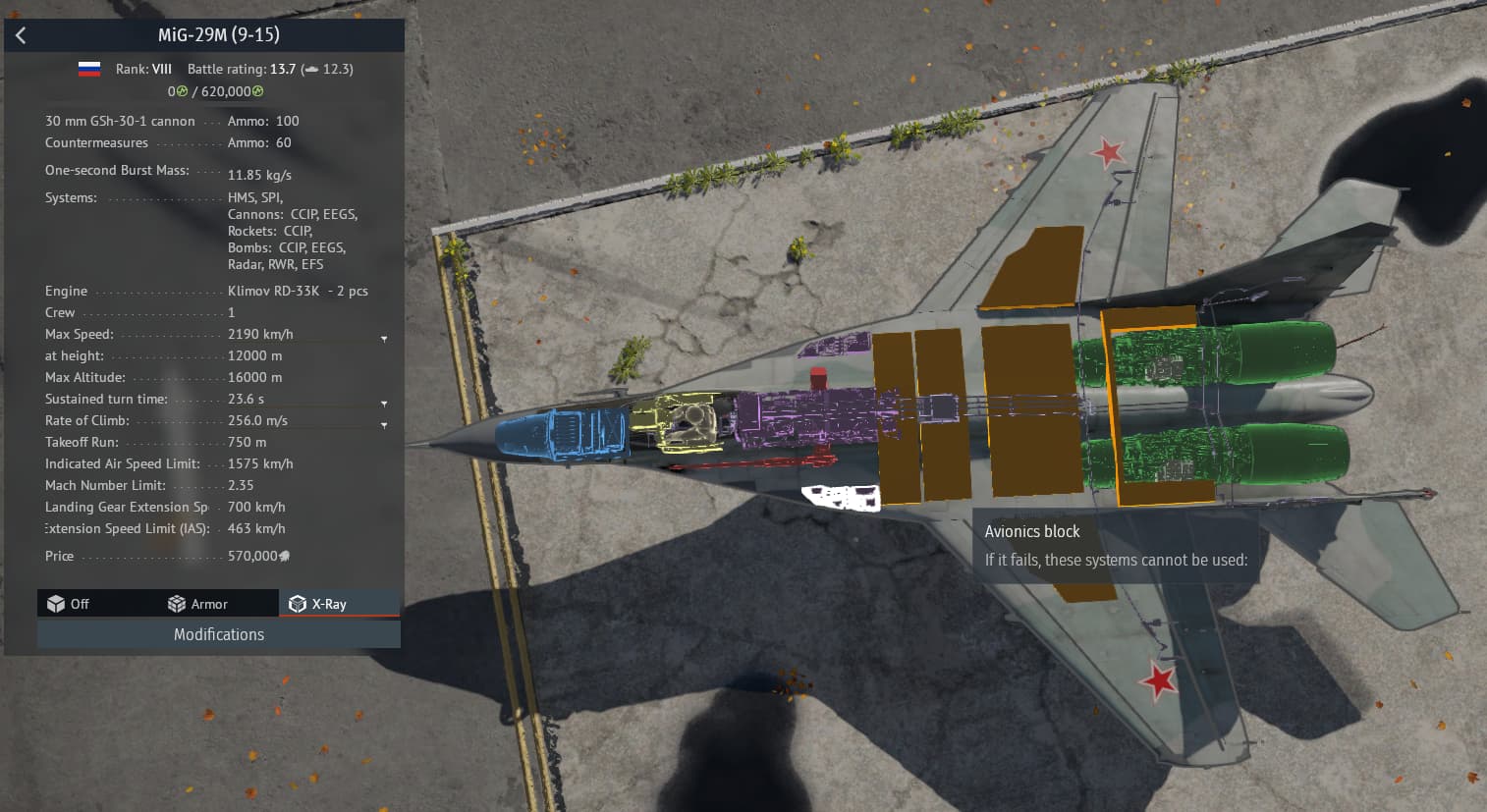The height and width of the screenshot is (812, 1487).
Task: Expand the Rate of Climb arrow
Action: pos(384,424)
